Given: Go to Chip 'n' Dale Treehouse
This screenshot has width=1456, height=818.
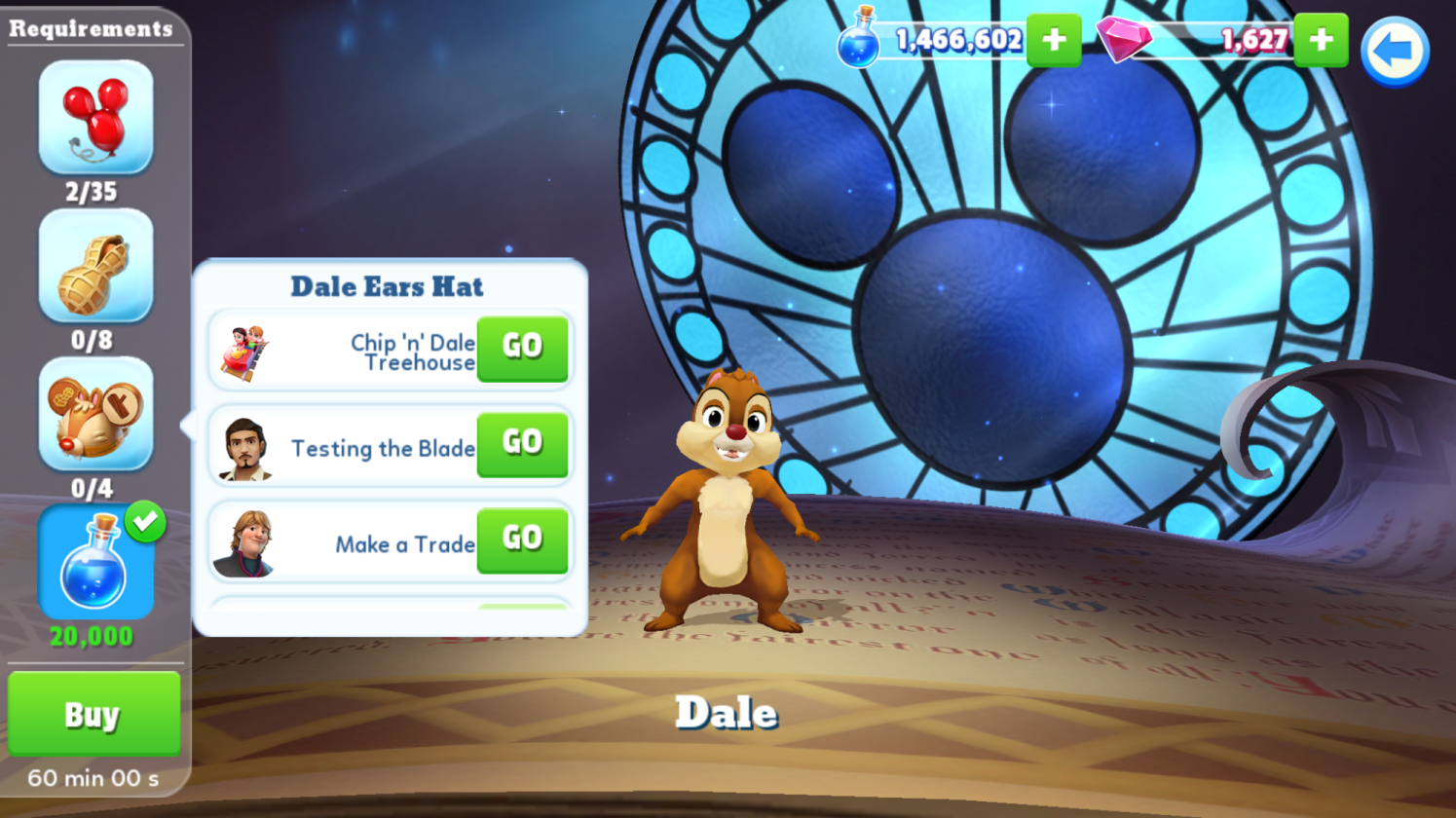Looking at the screenshot, I should (x=522, y=348).
